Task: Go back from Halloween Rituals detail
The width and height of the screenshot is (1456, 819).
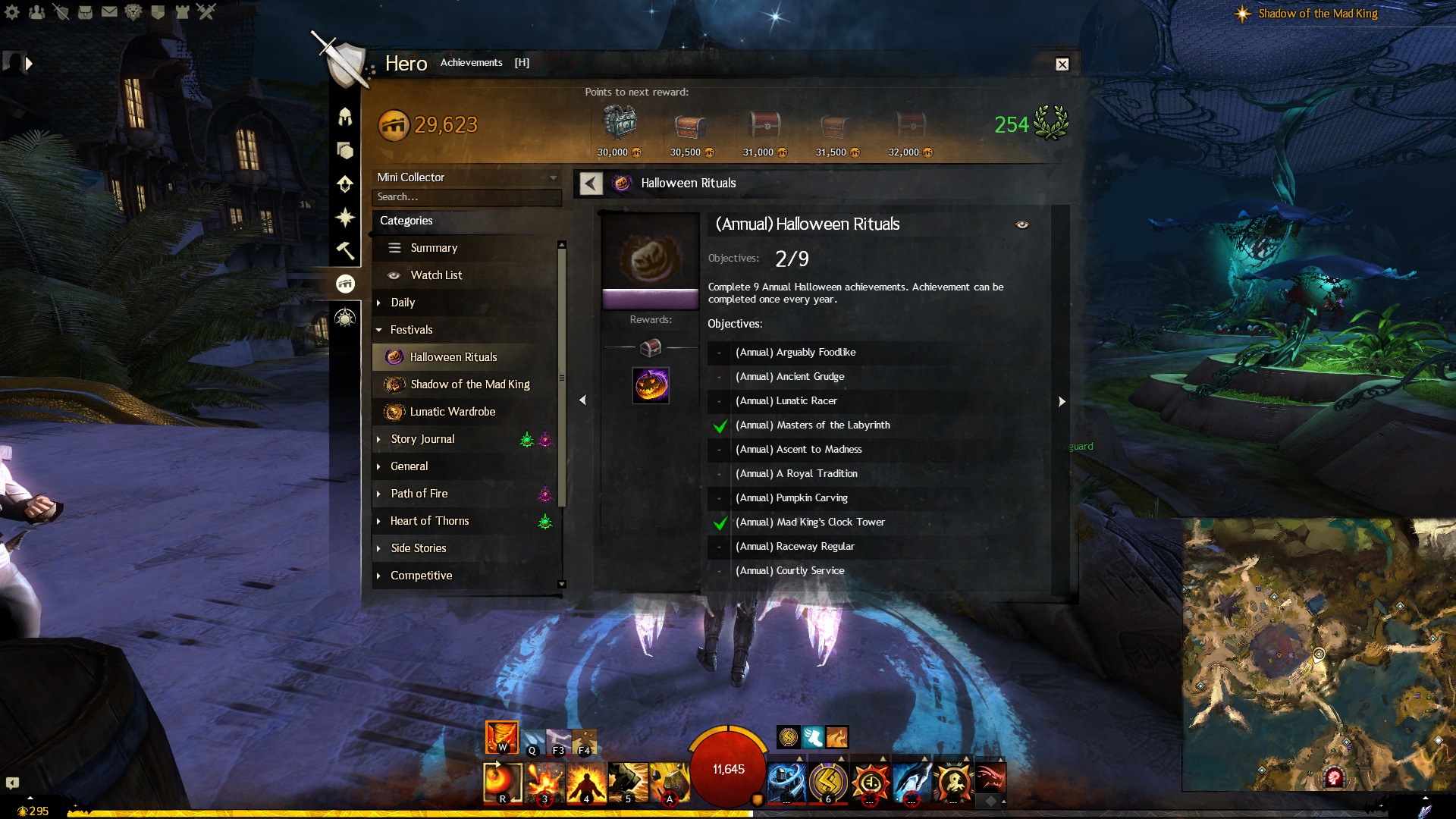Action: tap(591, 184)
